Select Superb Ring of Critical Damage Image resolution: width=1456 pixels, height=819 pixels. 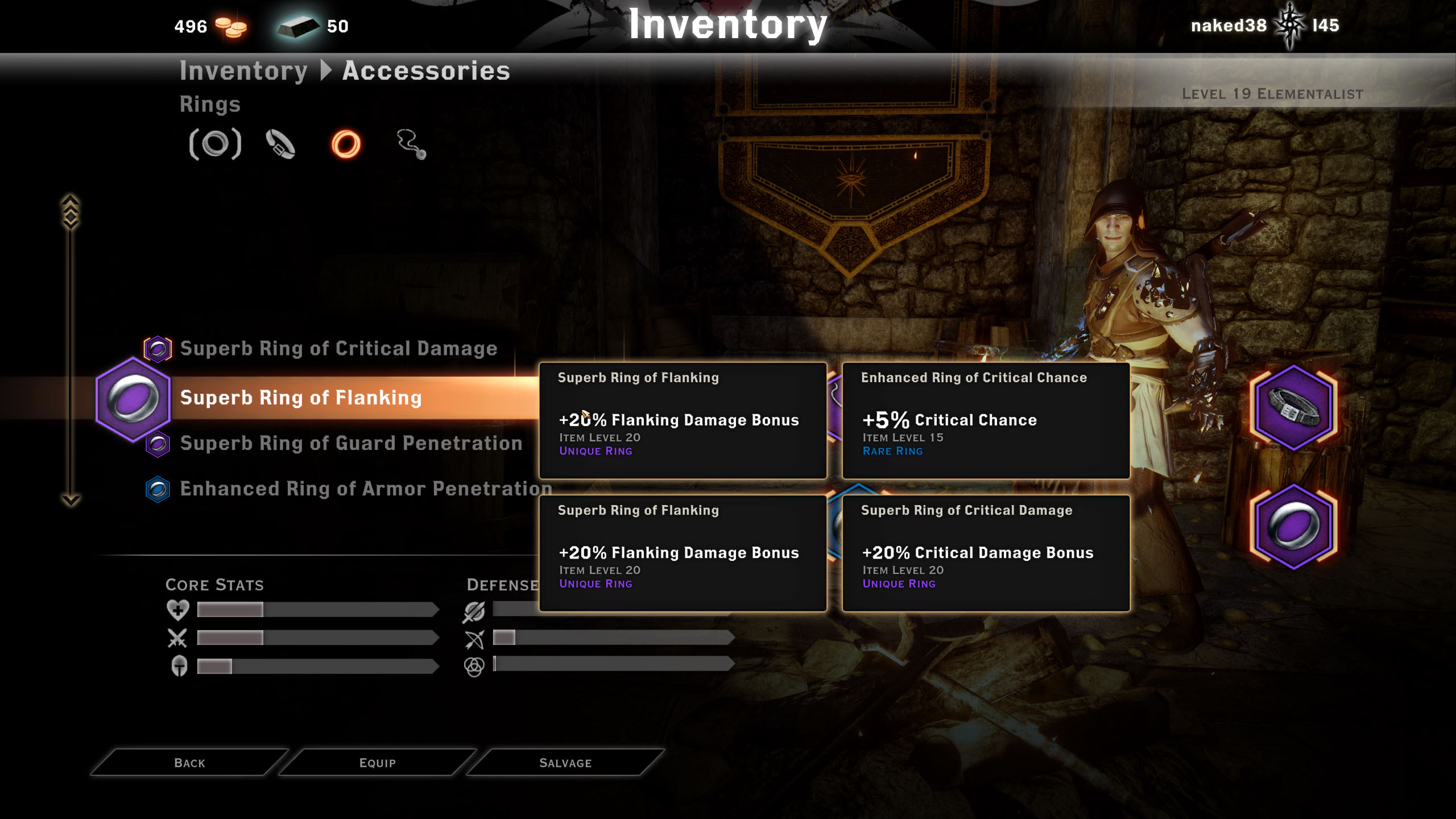pyautogui.click(x=338, y=348)
